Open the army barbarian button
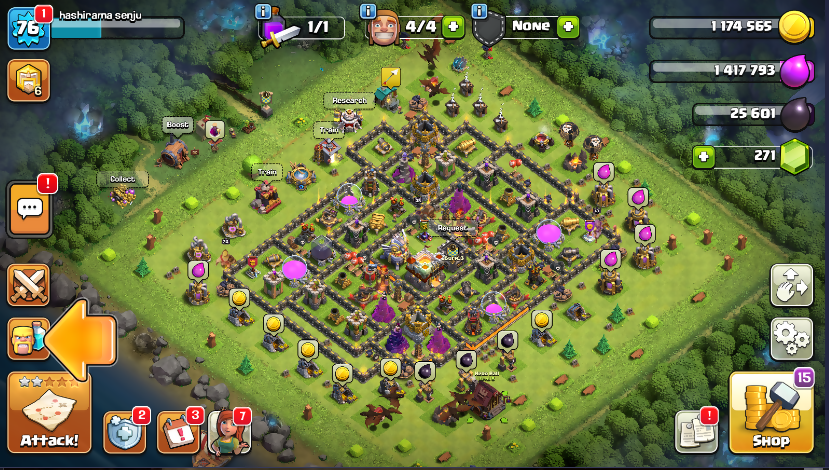829x470 pixels. (x=27, y=340)
